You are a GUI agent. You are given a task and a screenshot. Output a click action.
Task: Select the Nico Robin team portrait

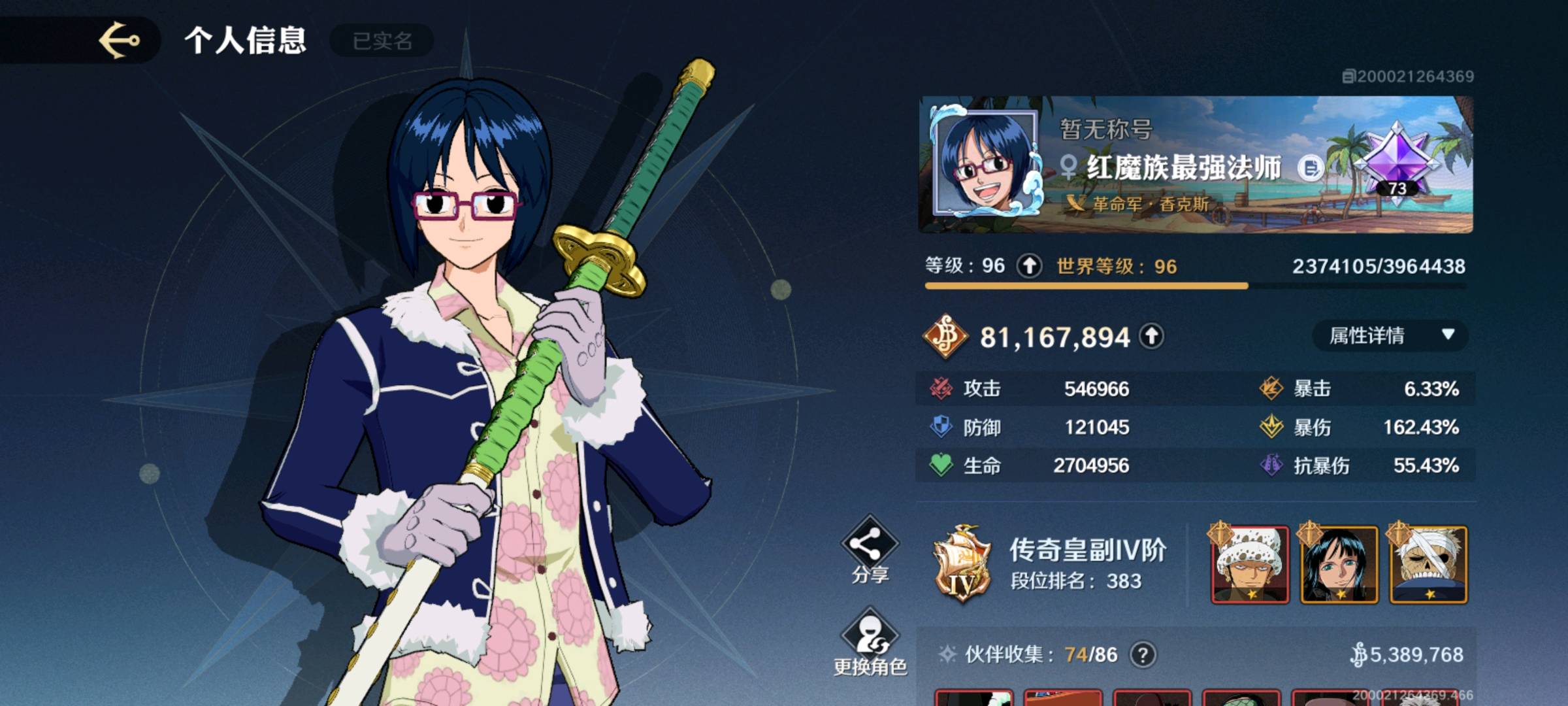(x=1339, y=565)
